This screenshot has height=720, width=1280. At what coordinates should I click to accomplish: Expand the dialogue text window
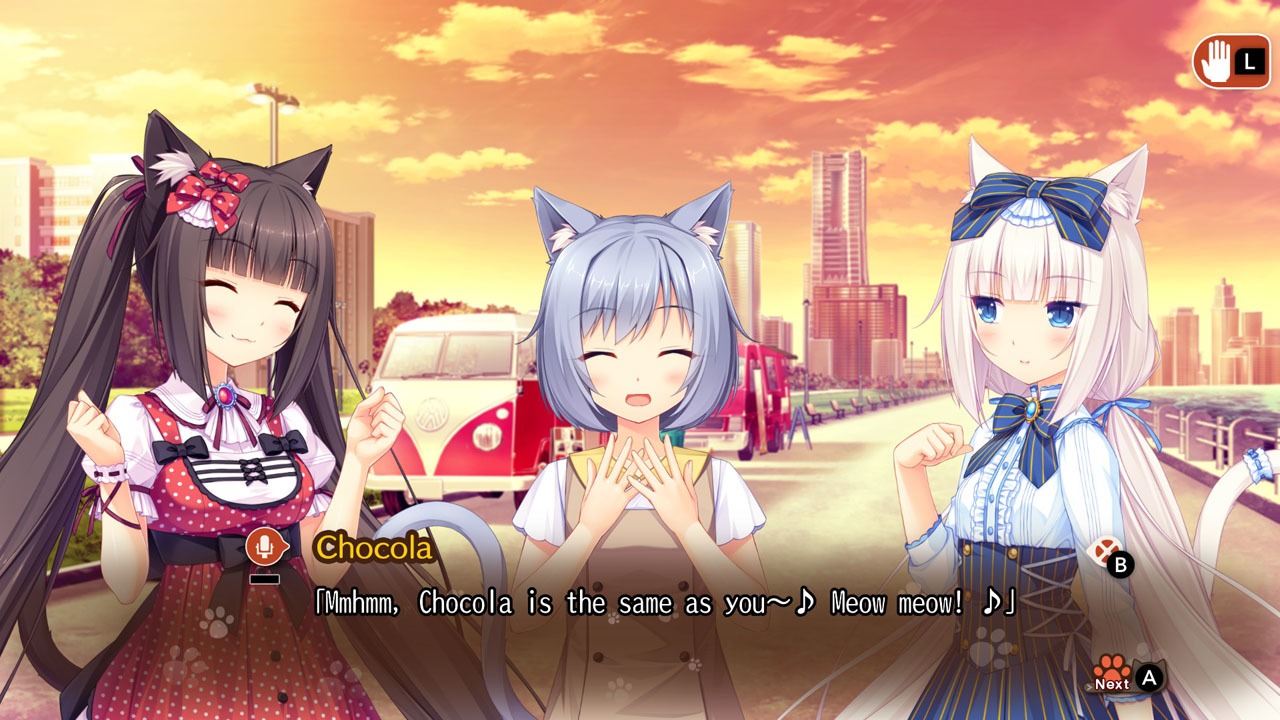(640, 602)
